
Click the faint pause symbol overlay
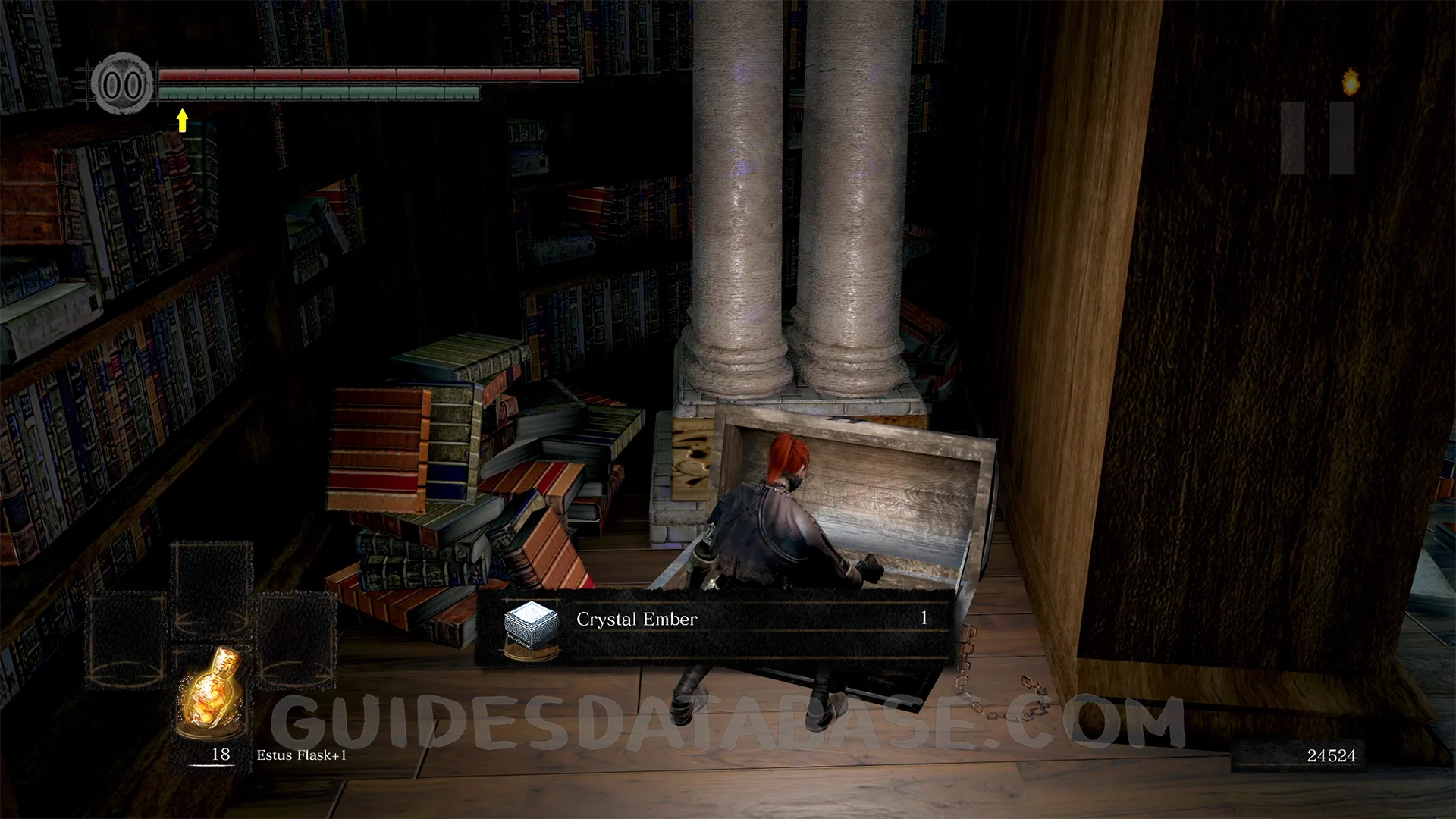tap(1317, 138)
